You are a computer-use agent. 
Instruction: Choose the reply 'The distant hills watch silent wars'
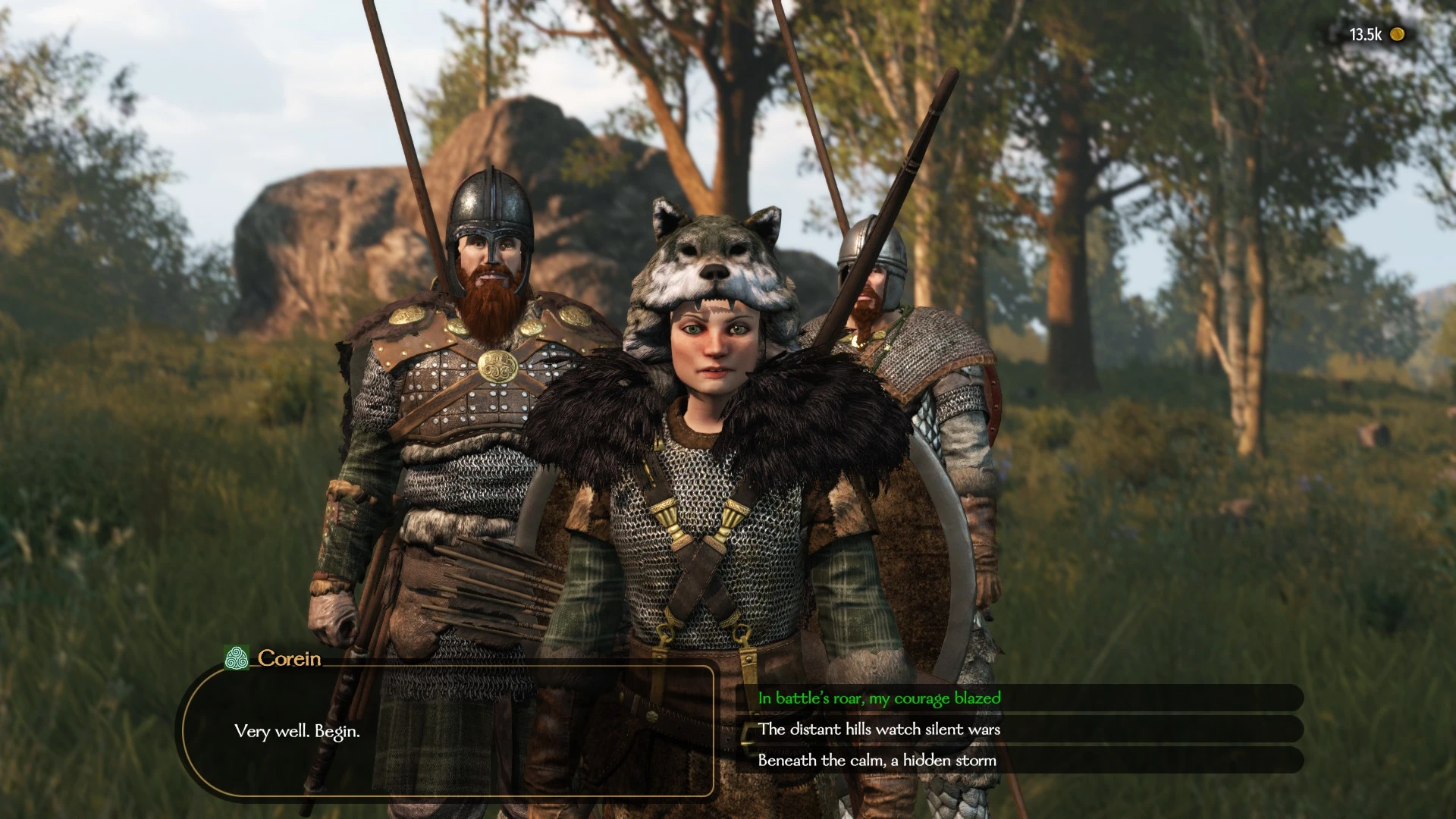pos(880,730)
